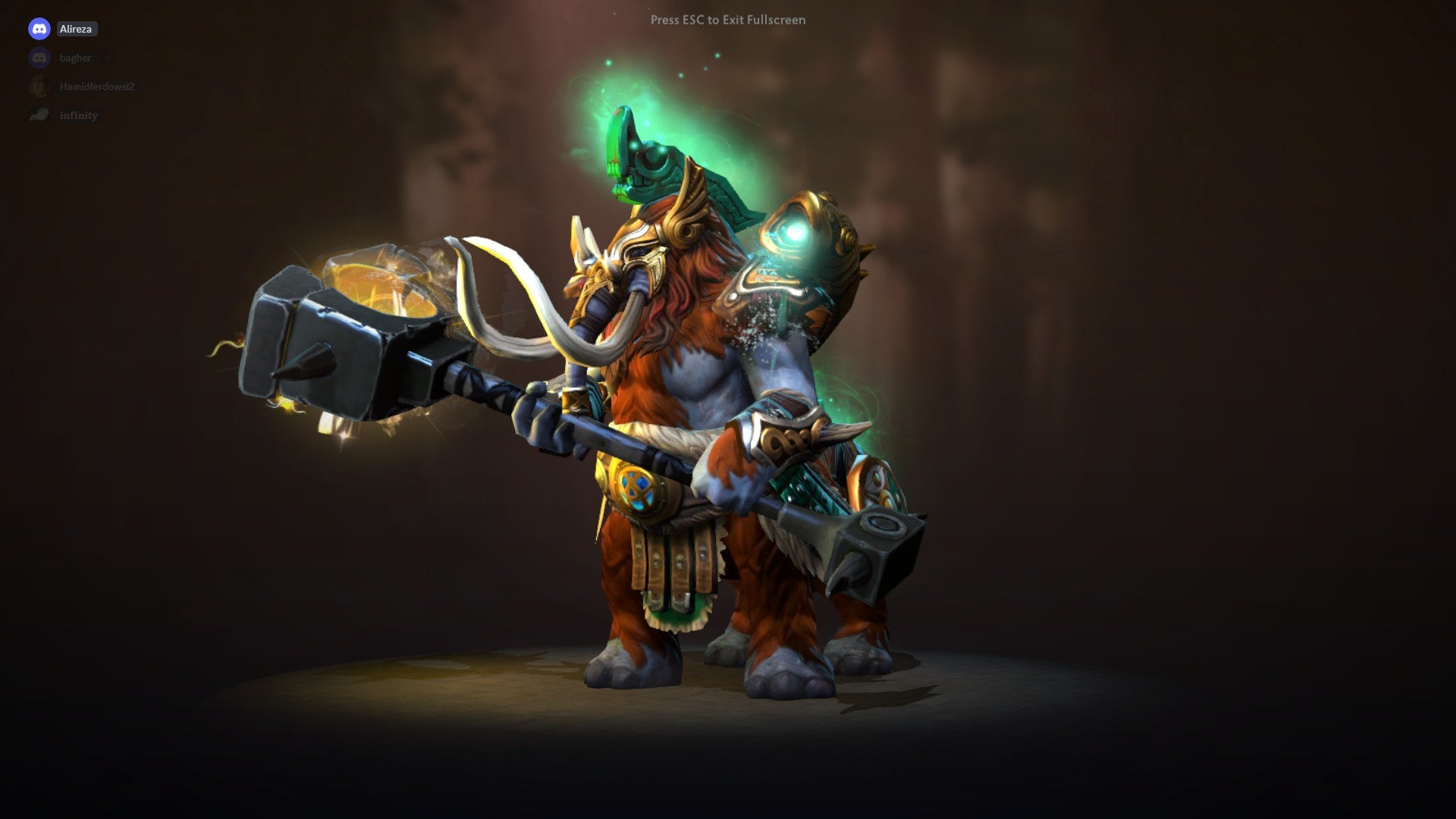Select the highlighted speaking ring around Alireza

coord(39,29)
